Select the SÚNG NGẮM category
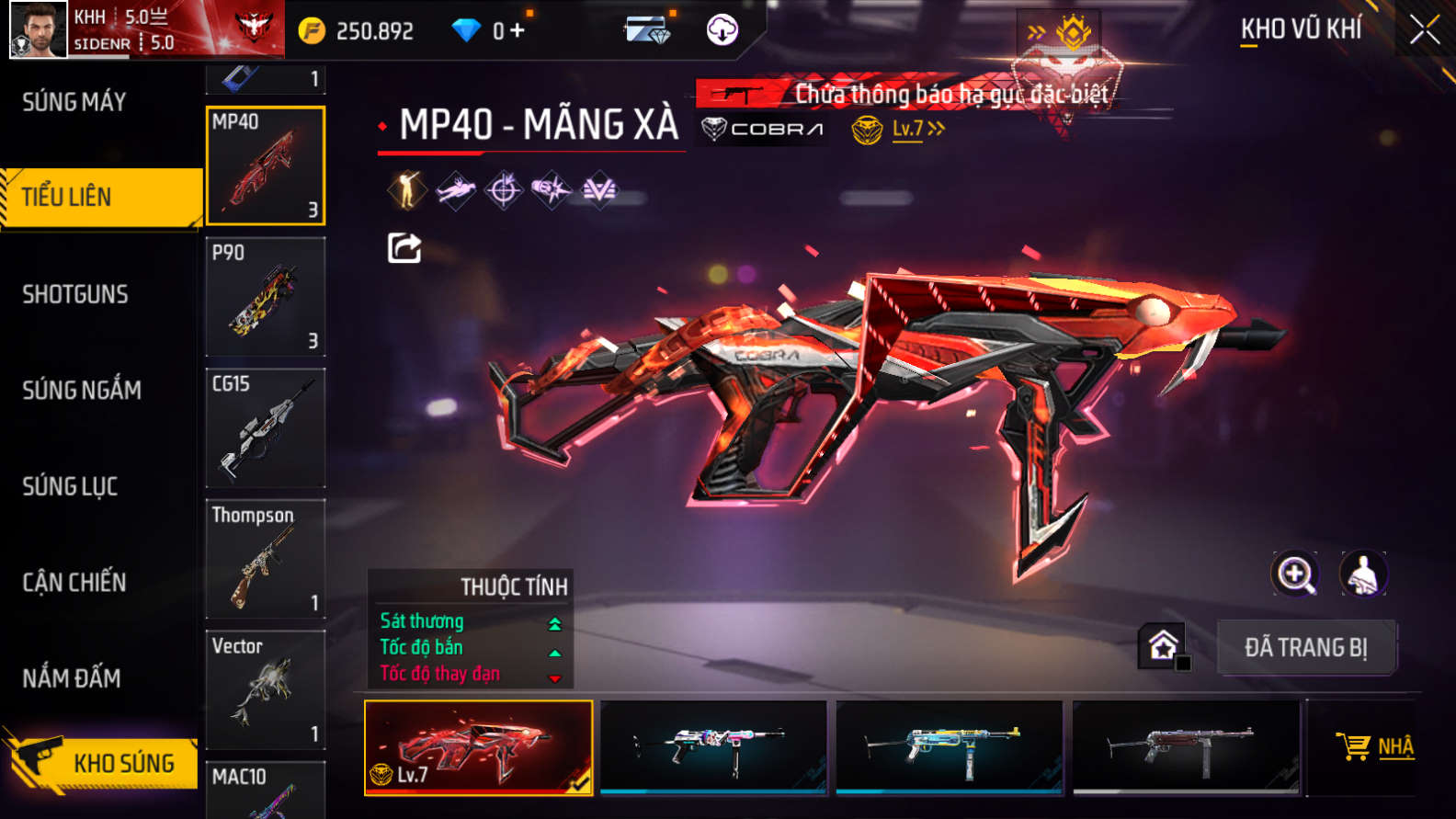The height and width of the screenshot is (819, 1456). pyautogui.click(x=82, y=390)
